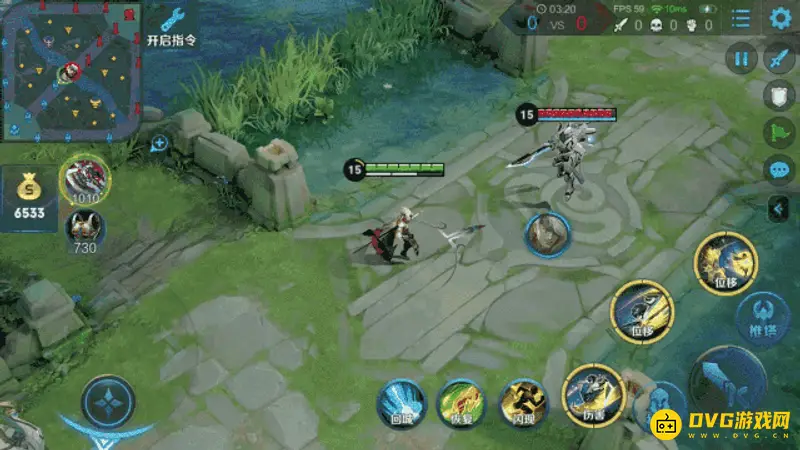Send the green flag gather signal

tap(779, 133)
